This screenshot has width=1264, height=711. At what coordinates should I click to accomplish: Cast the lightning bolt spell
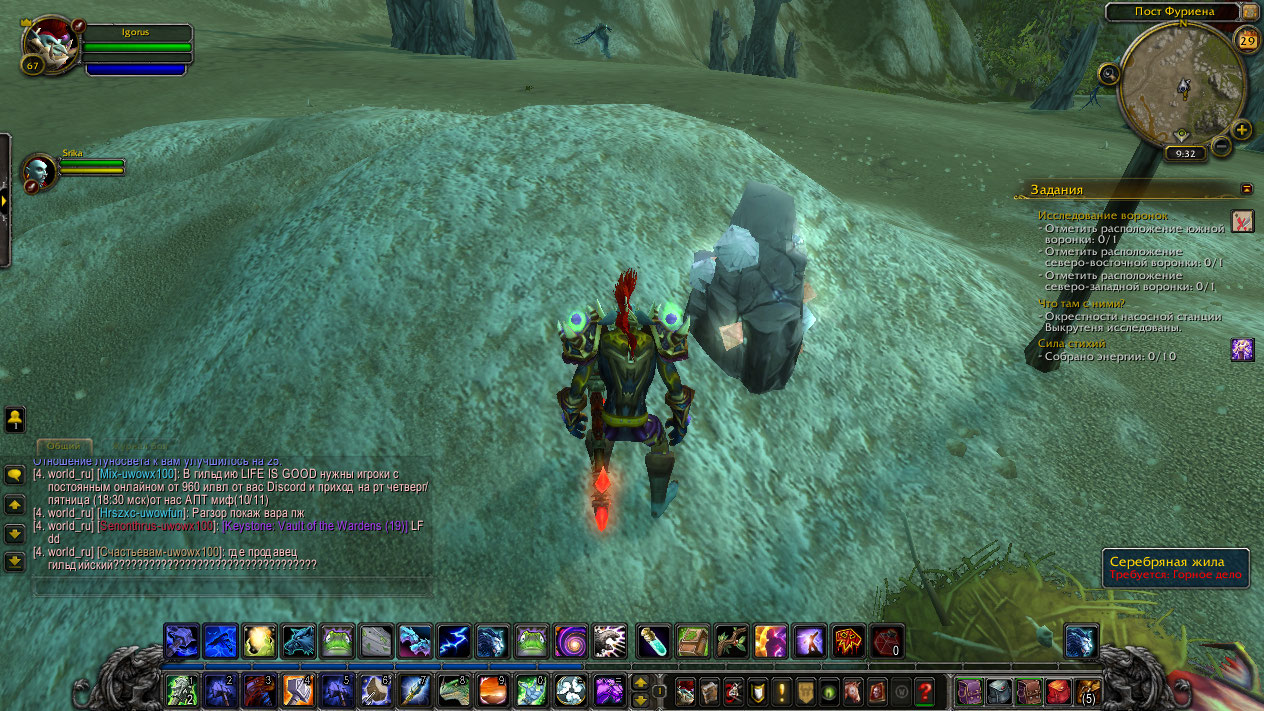pos(454,640)
